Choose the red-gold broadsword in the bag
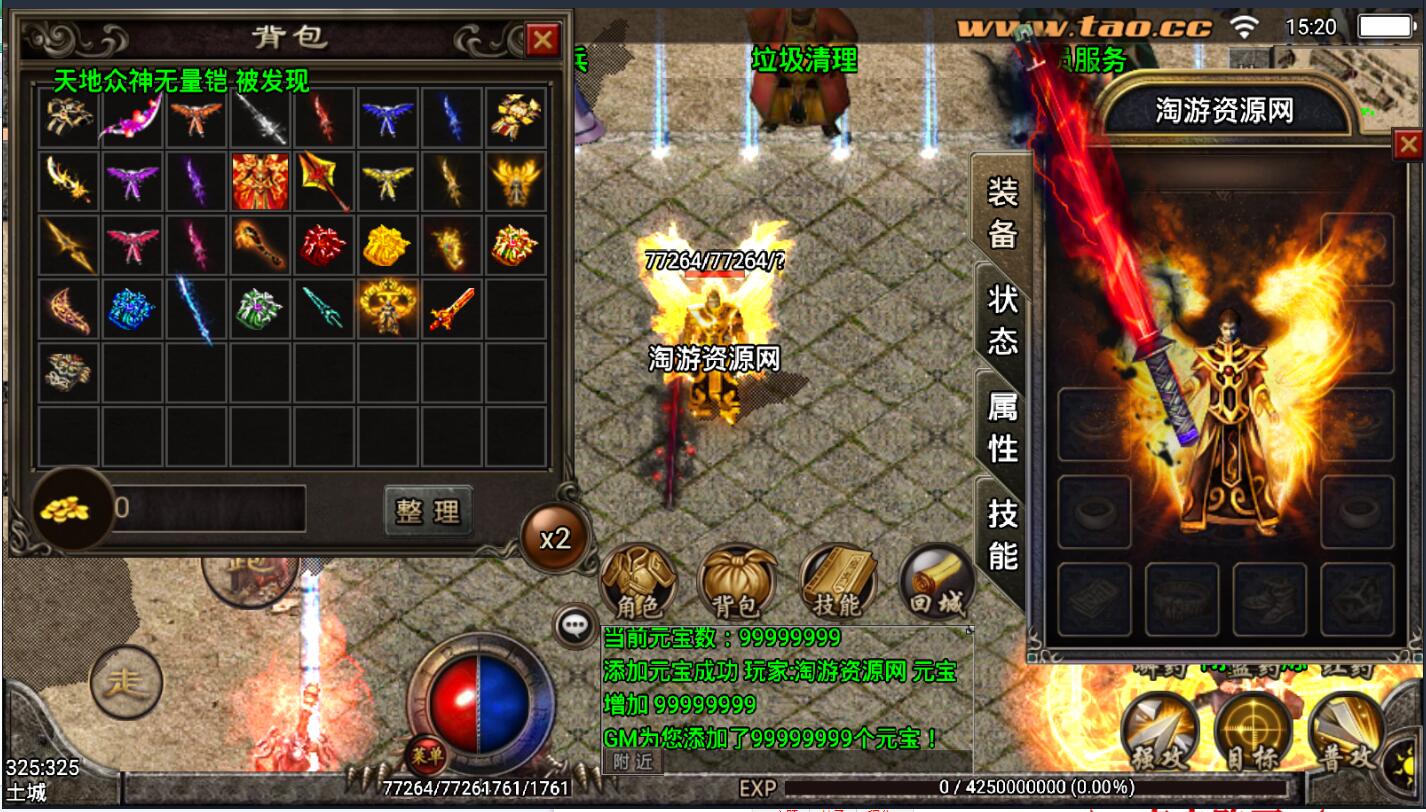The image size is (1426, 812). (x=452, y=308)
